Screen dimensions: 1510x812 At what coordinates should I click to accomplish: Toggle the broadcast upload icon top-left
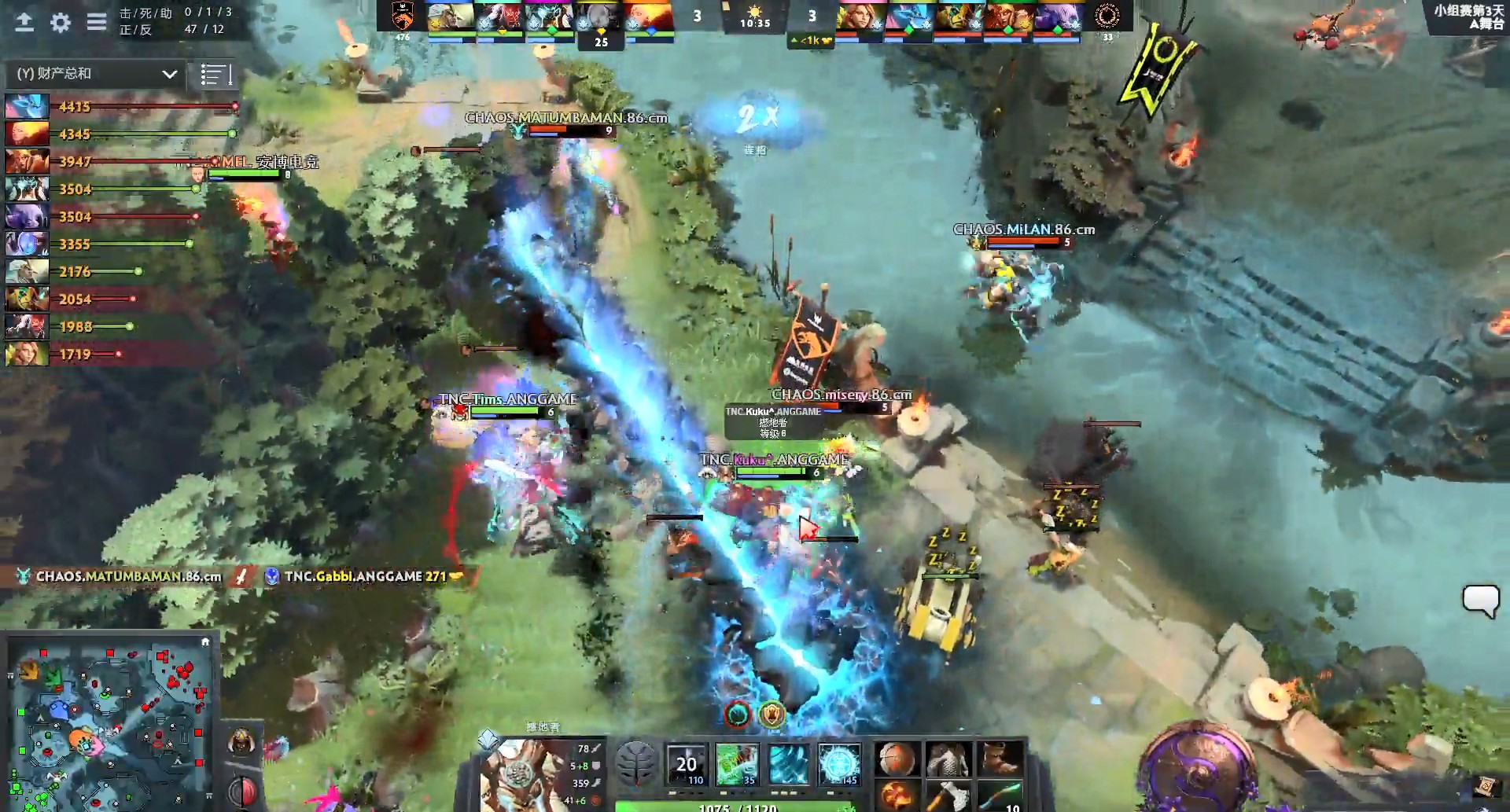pos(24,23)
